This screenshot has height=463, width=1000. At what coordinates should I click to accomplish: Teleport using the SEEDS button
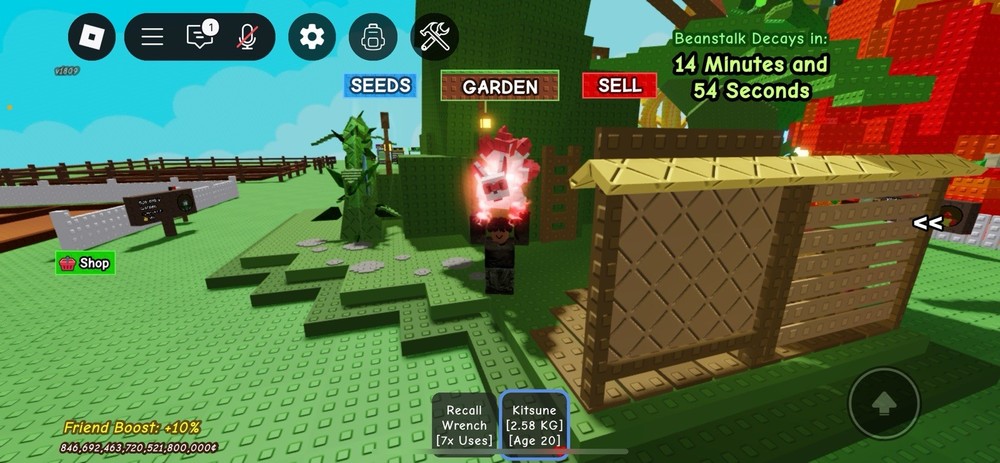tap(380, 85)
